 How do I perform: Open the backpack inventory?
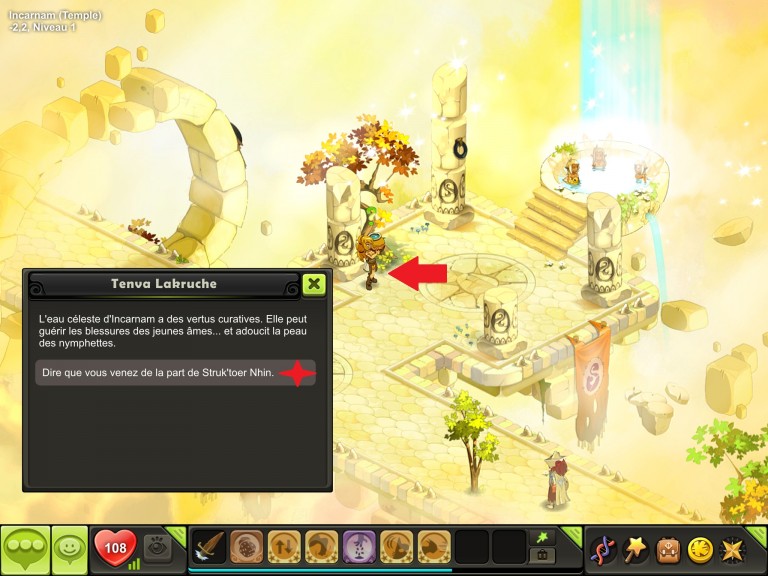[x=668, y=549]
